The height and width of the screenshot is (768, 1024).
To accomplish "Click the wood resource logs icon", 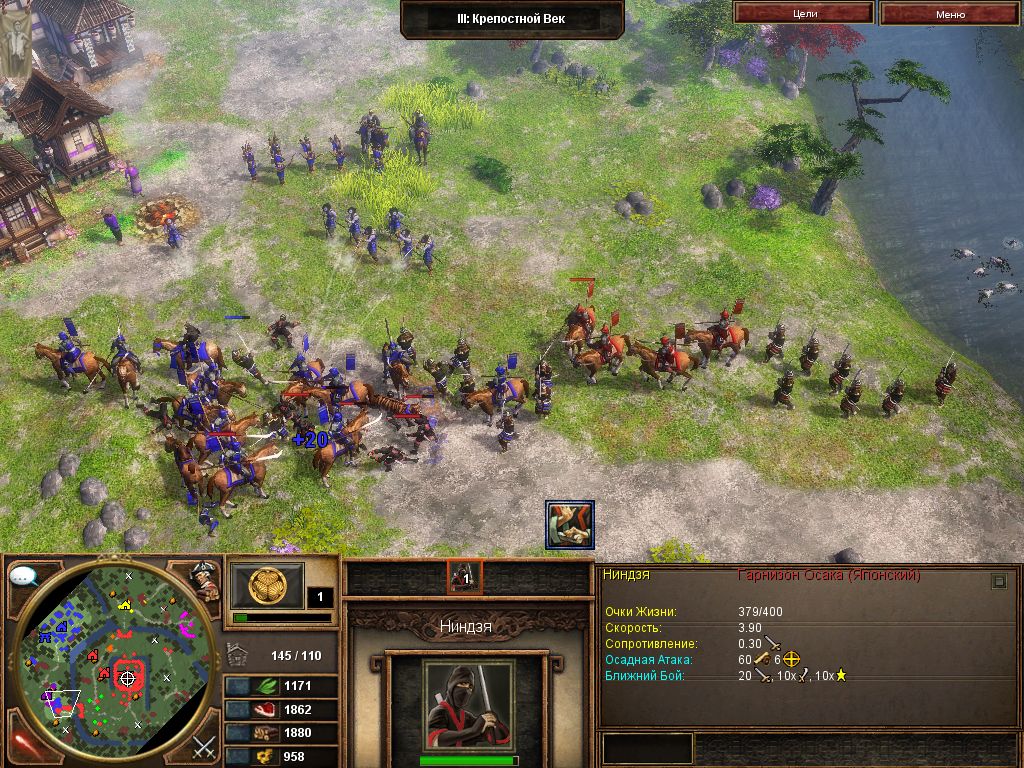I will tap(266, 733).
